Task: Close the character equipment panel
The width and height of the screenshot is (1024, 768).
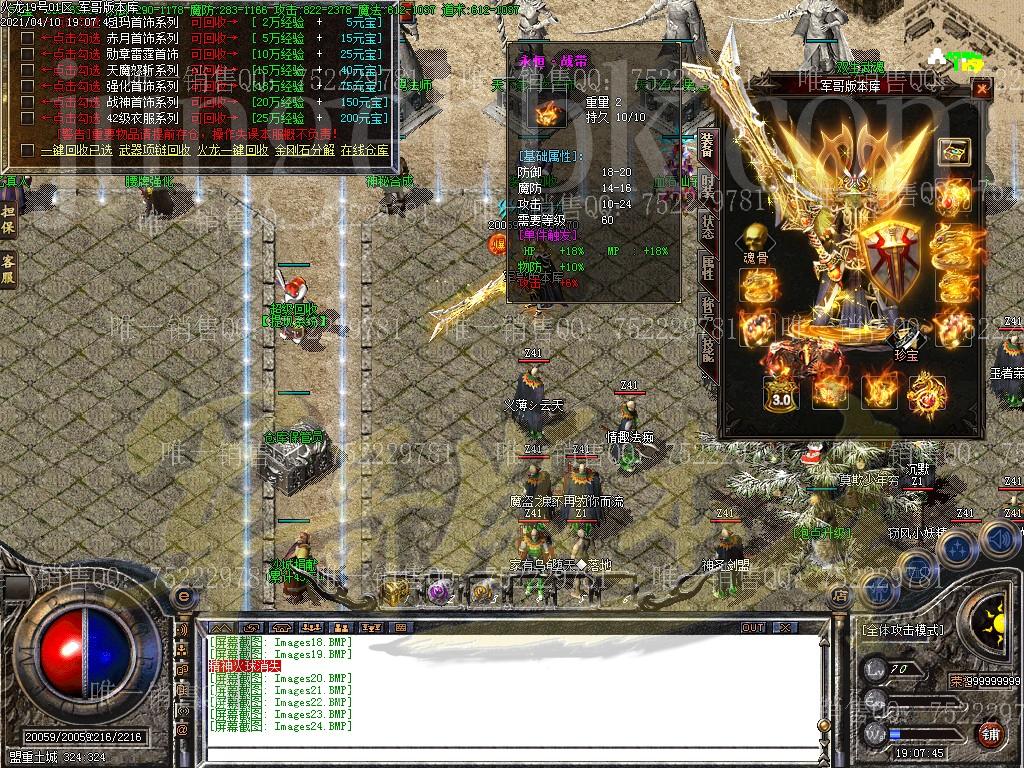Action: pos(982,90)
